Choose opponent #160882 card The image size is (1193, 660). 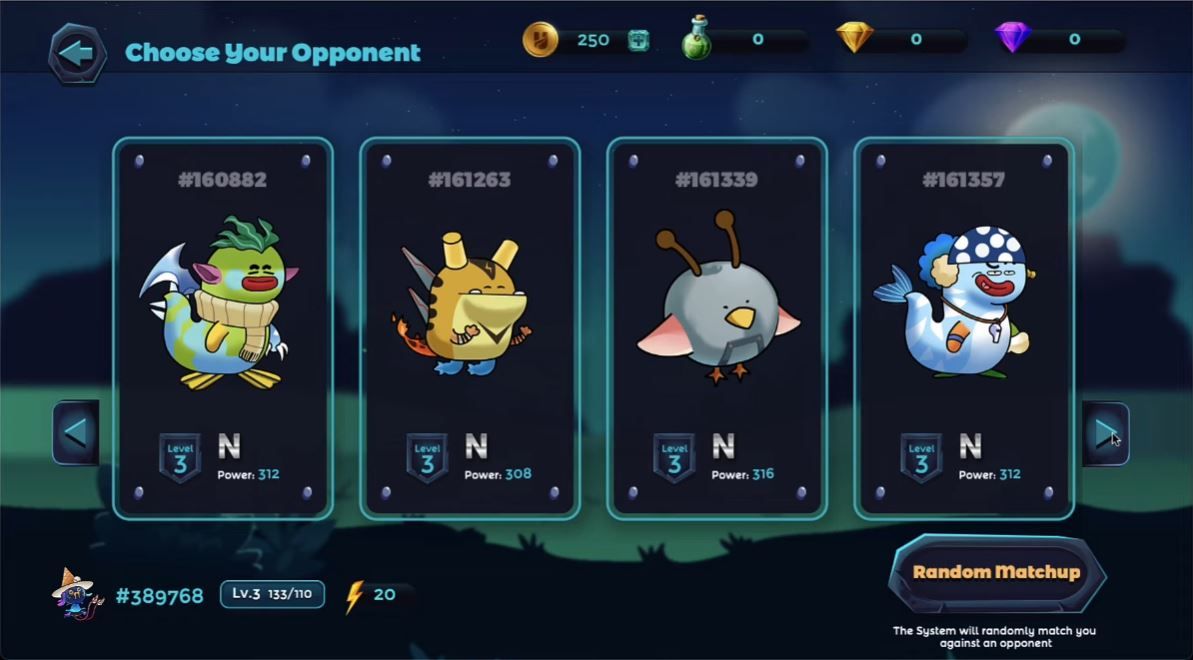pos(222,328)
